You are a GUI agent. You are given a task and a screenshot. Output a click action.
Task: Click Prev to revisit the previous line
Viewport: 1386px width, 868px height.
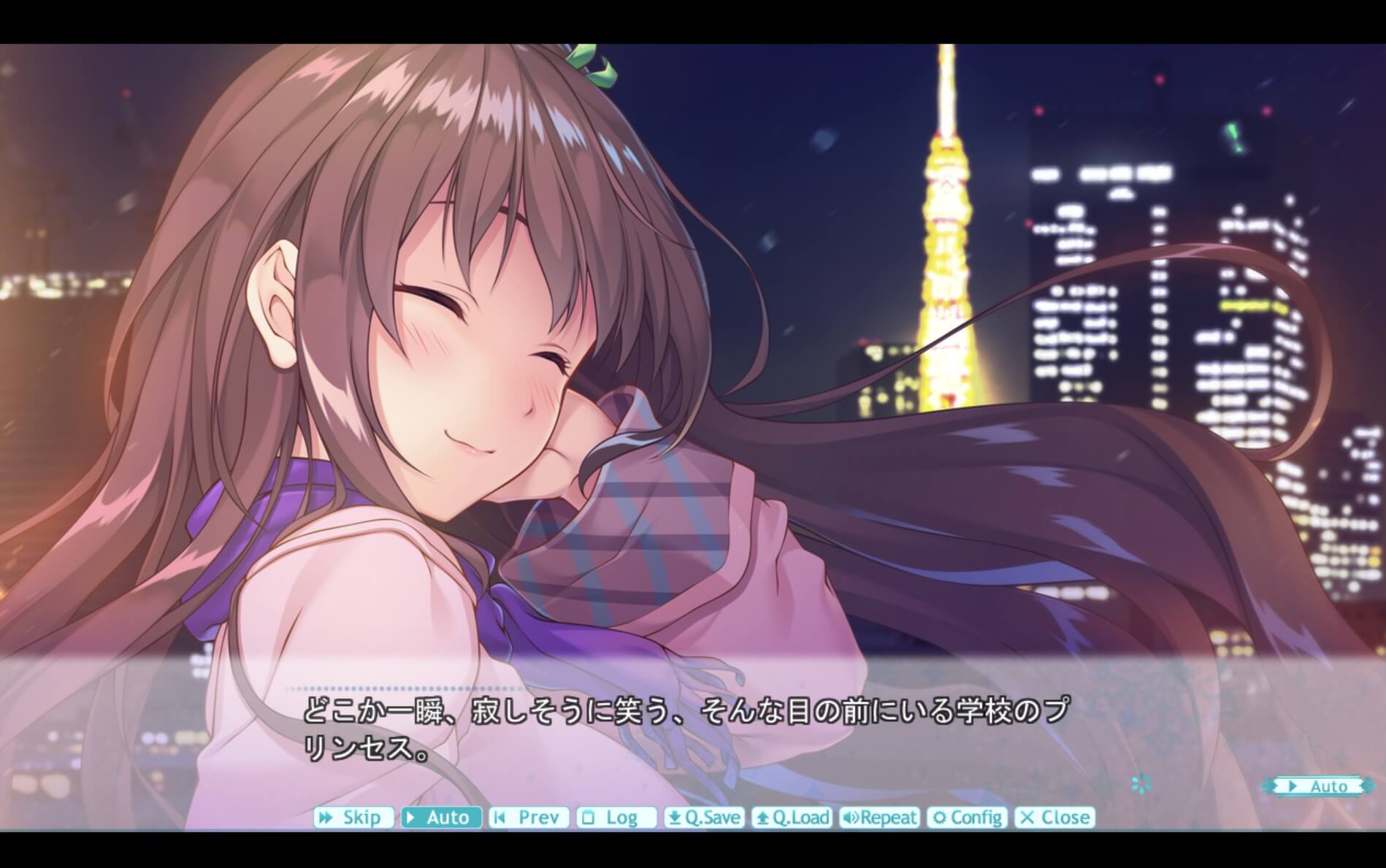pyautogui.click(x=529, y=817)
